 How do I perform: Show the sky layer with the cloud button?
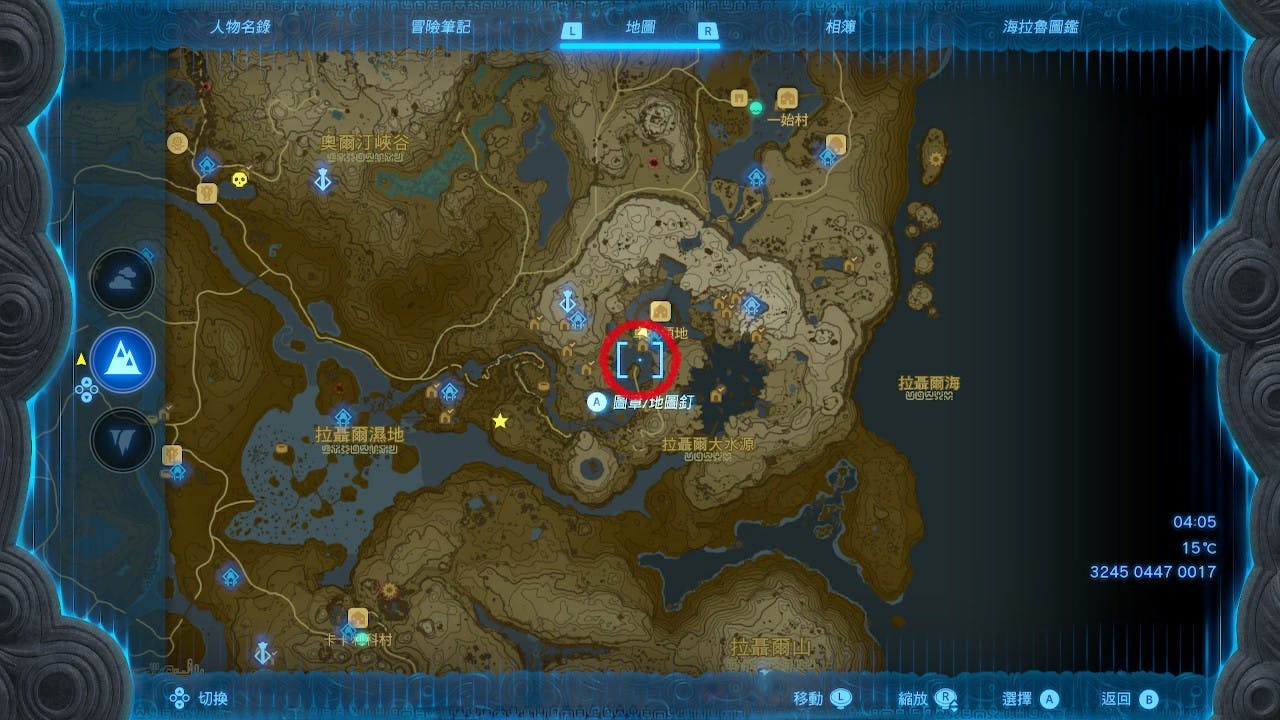pos(122,281)
